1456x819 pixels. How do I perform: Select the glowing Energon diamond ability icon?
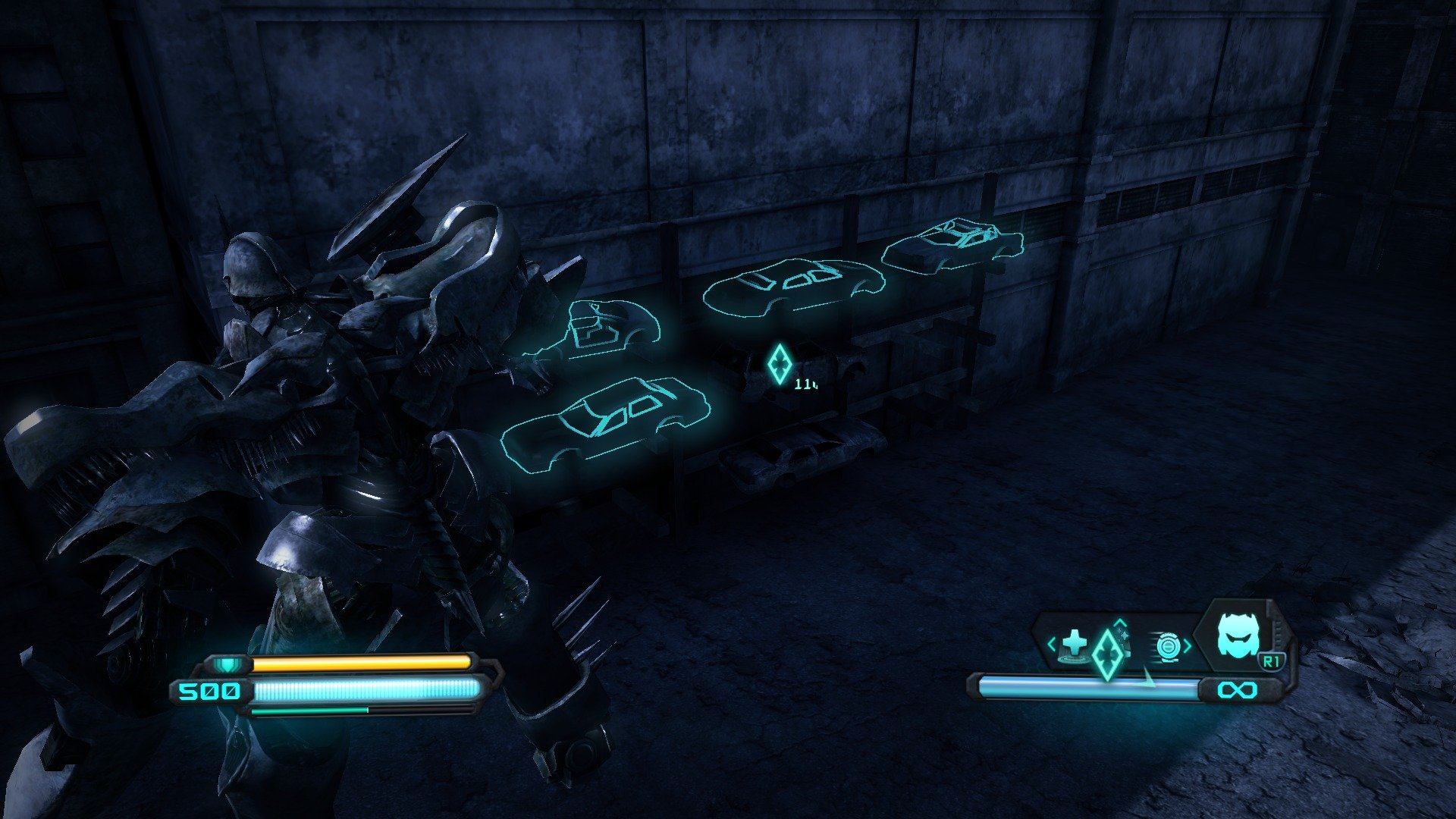pyautogui.click(x=1109, y=654)
